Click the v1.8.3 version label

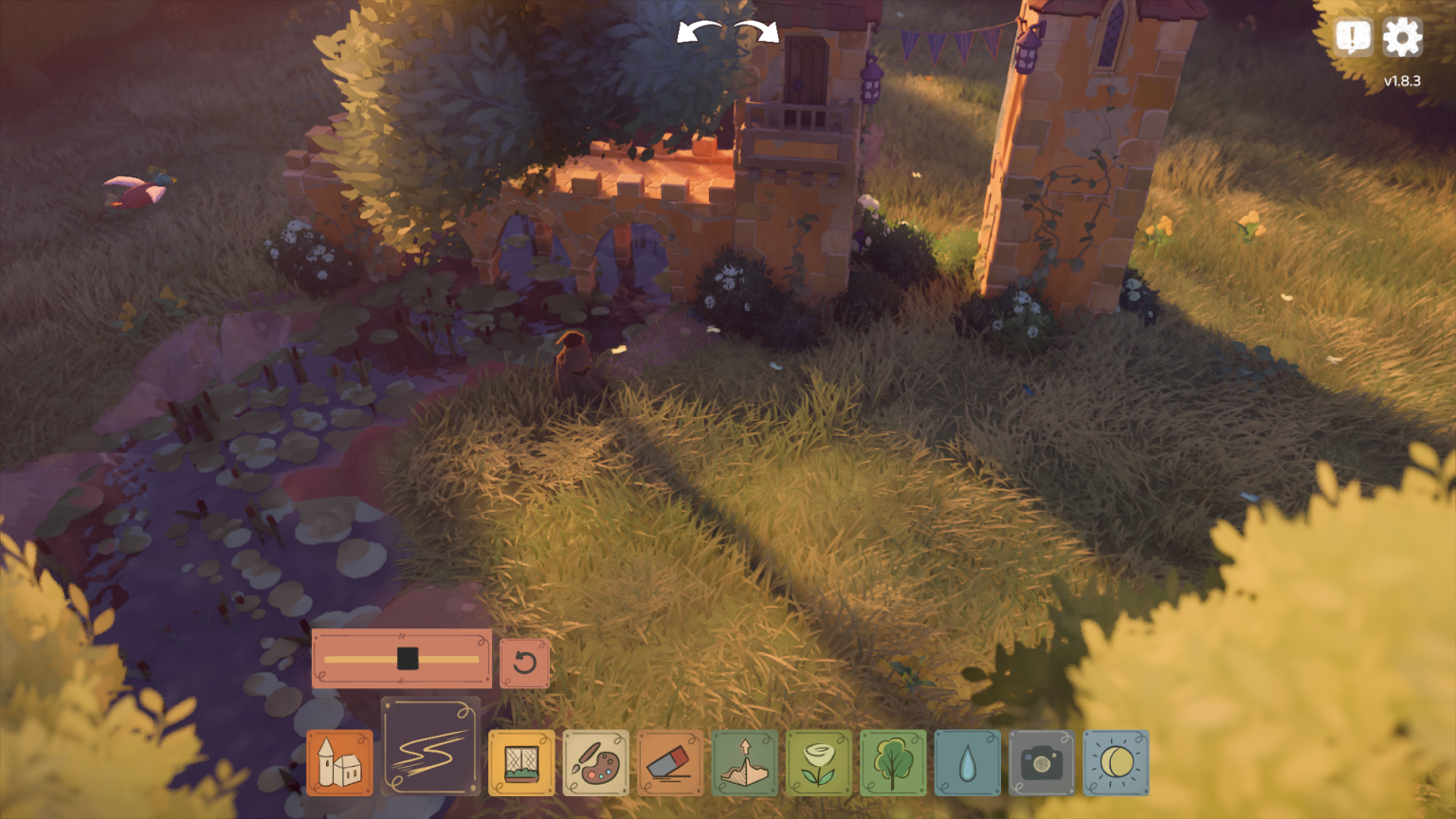point(1402,81)
